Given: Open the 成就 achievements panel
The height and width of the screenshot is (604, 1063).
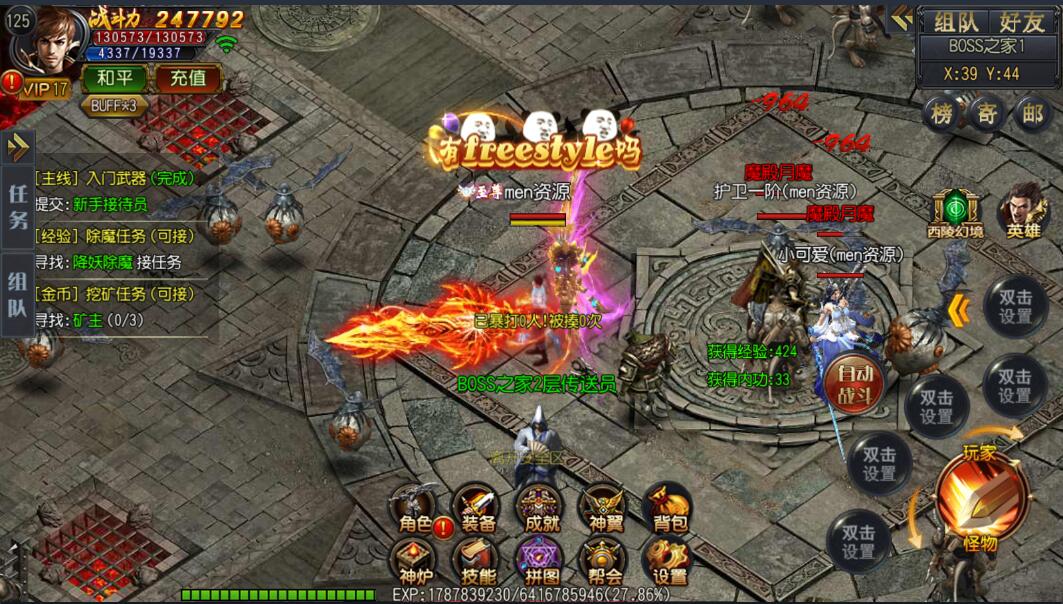Looking at the screenshot, I should tap(540, 507).
